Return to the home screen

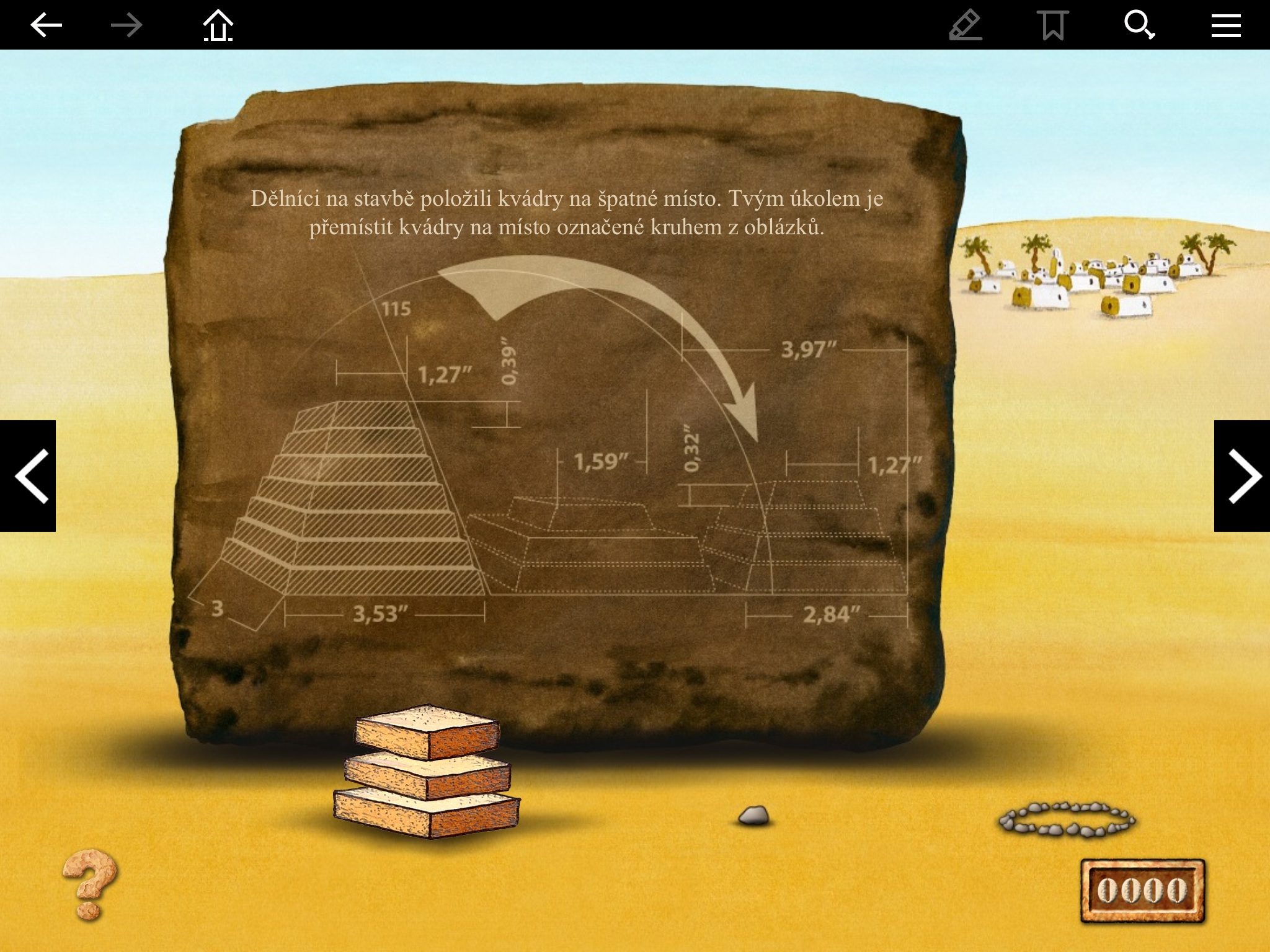[218, 26]
